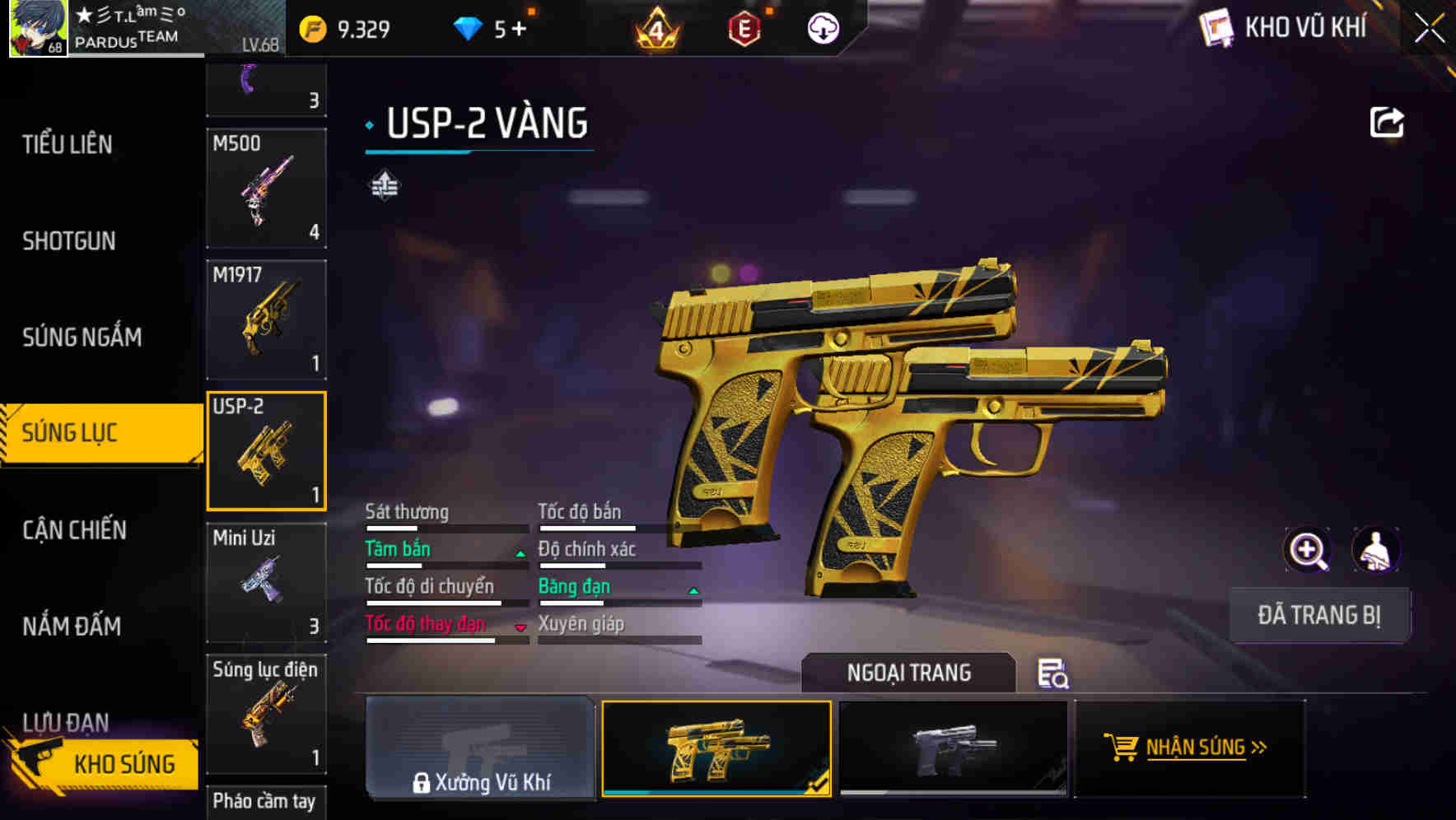Toggle the weapon zoom magnifier view

[1308, 549]
